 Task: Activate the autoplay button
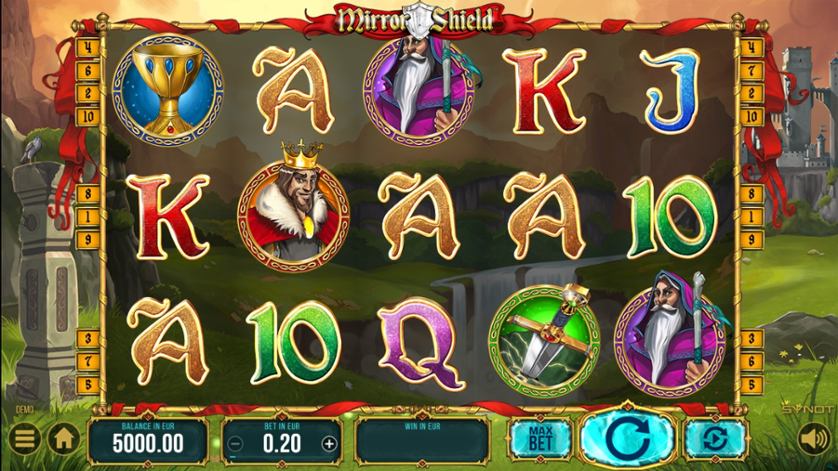click(x=710, y=438)
